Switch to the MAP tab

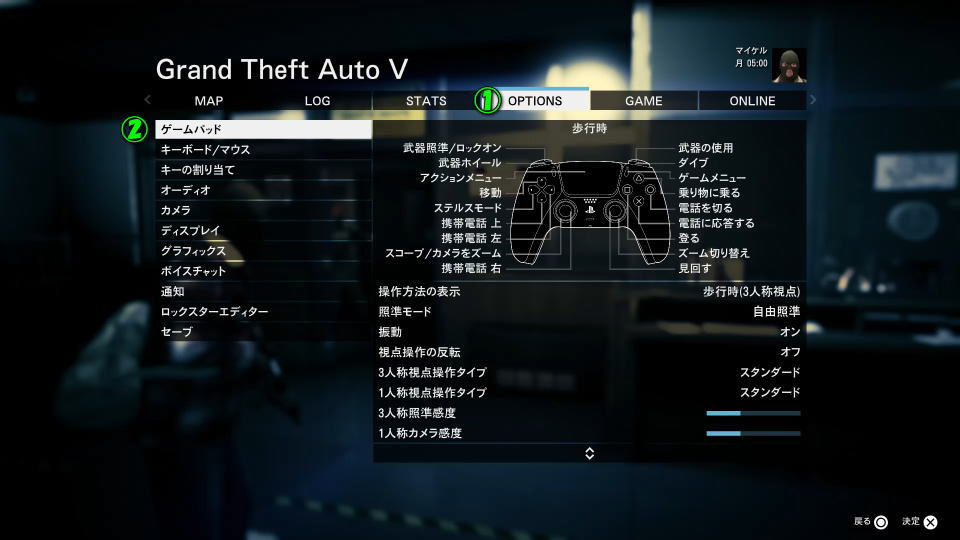coord(209,100)
